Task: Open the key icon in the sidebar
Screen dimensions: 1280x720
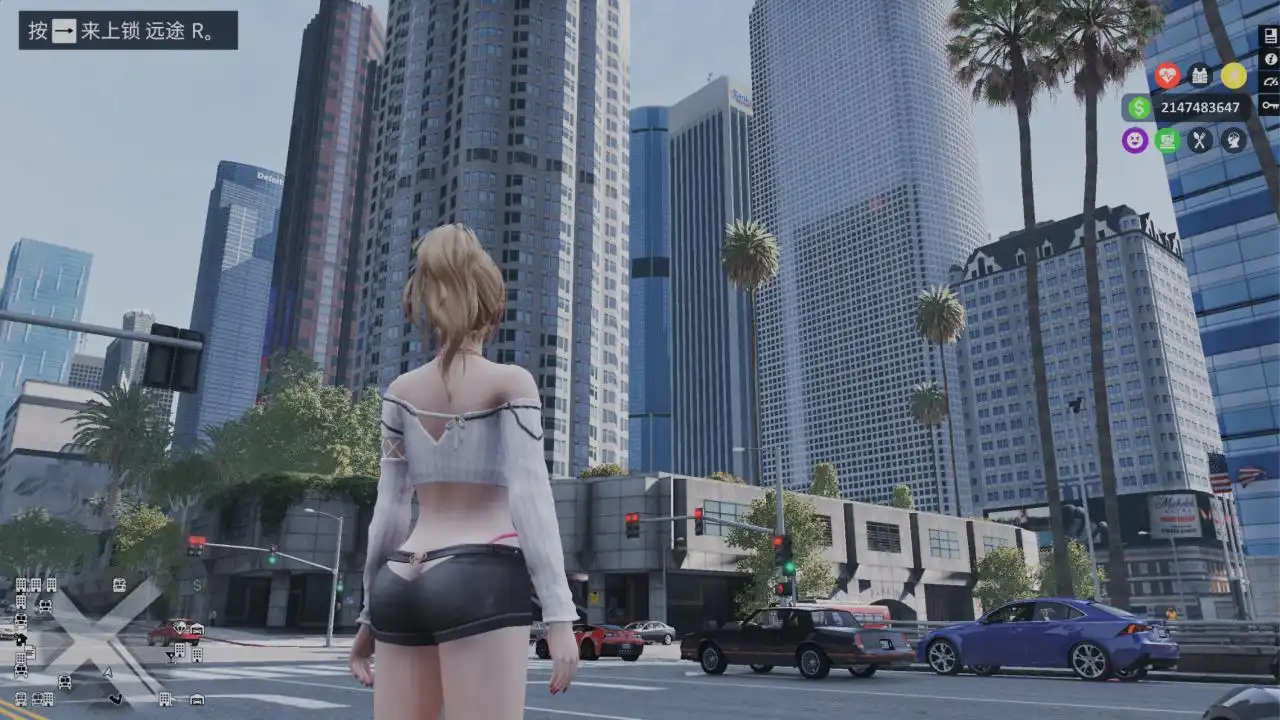Action: pyautogui.click(x=1270, y=105)
